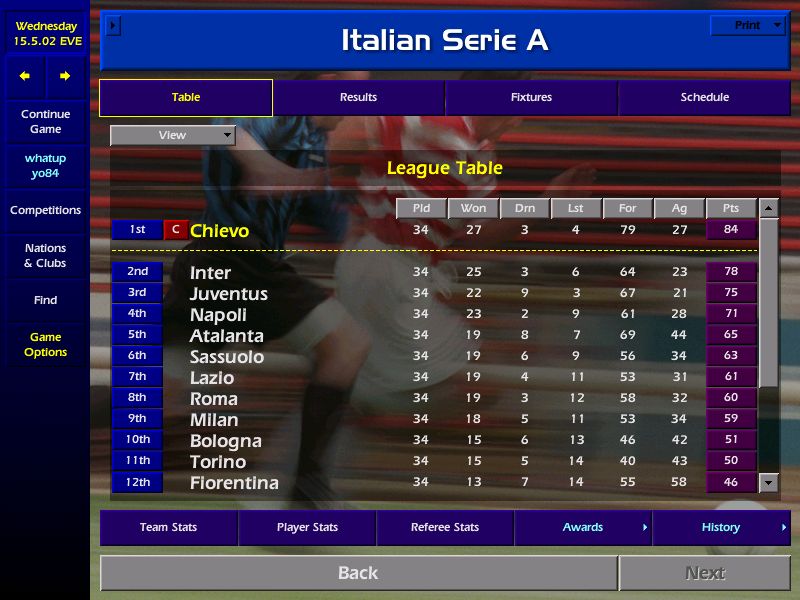Select Chievo in the league table
Viewport: 800px width, 600px height.
(x=219, y=231)
